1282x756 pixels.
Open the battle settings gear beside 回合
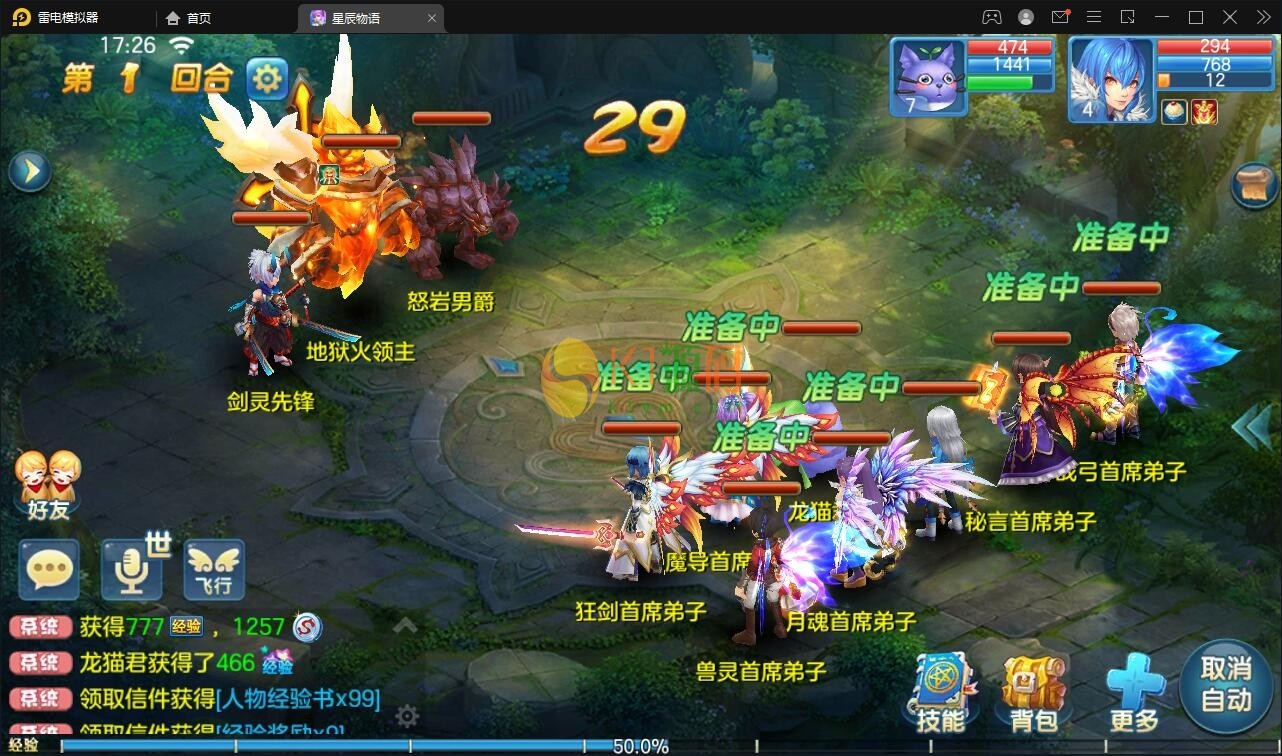coord(265,78)
